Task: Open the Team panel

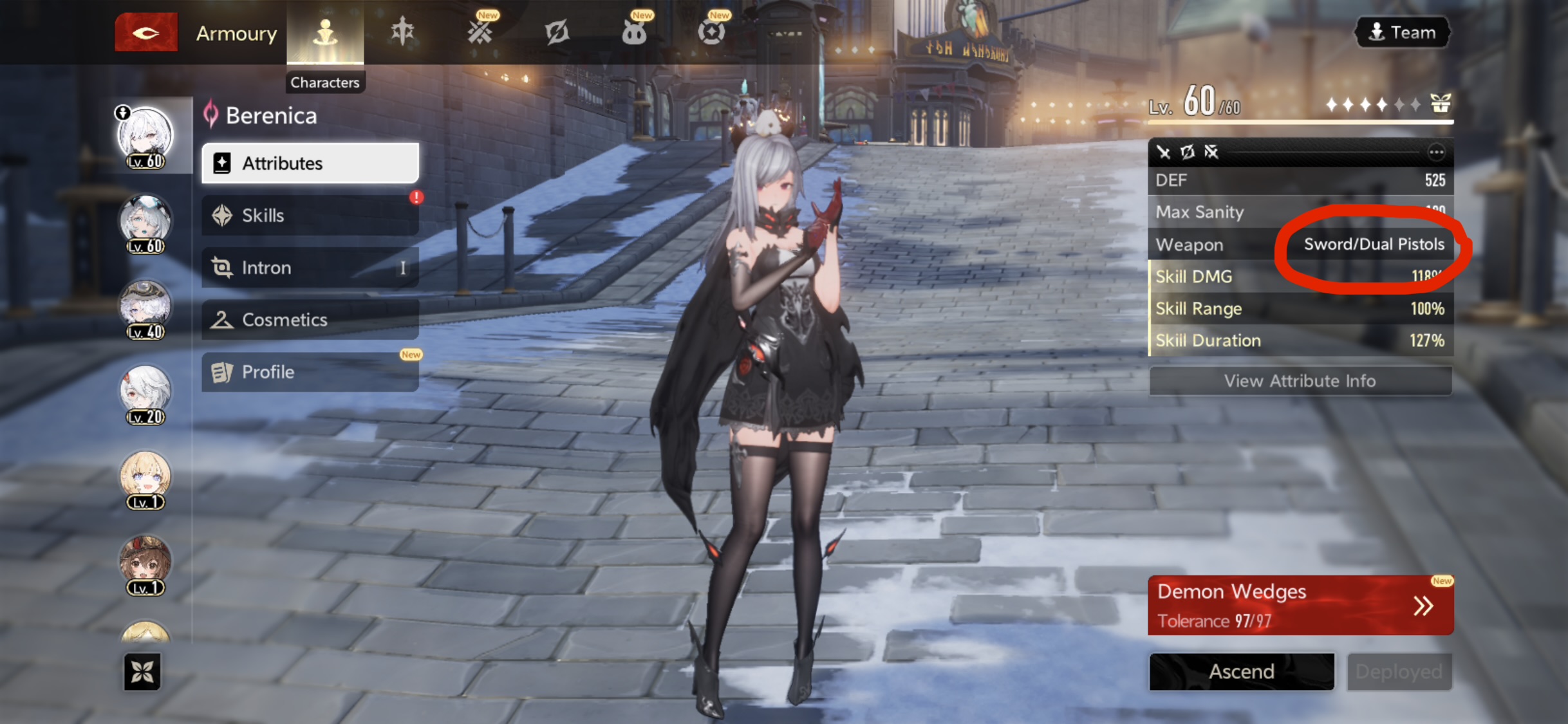Action: (1403, 32)
